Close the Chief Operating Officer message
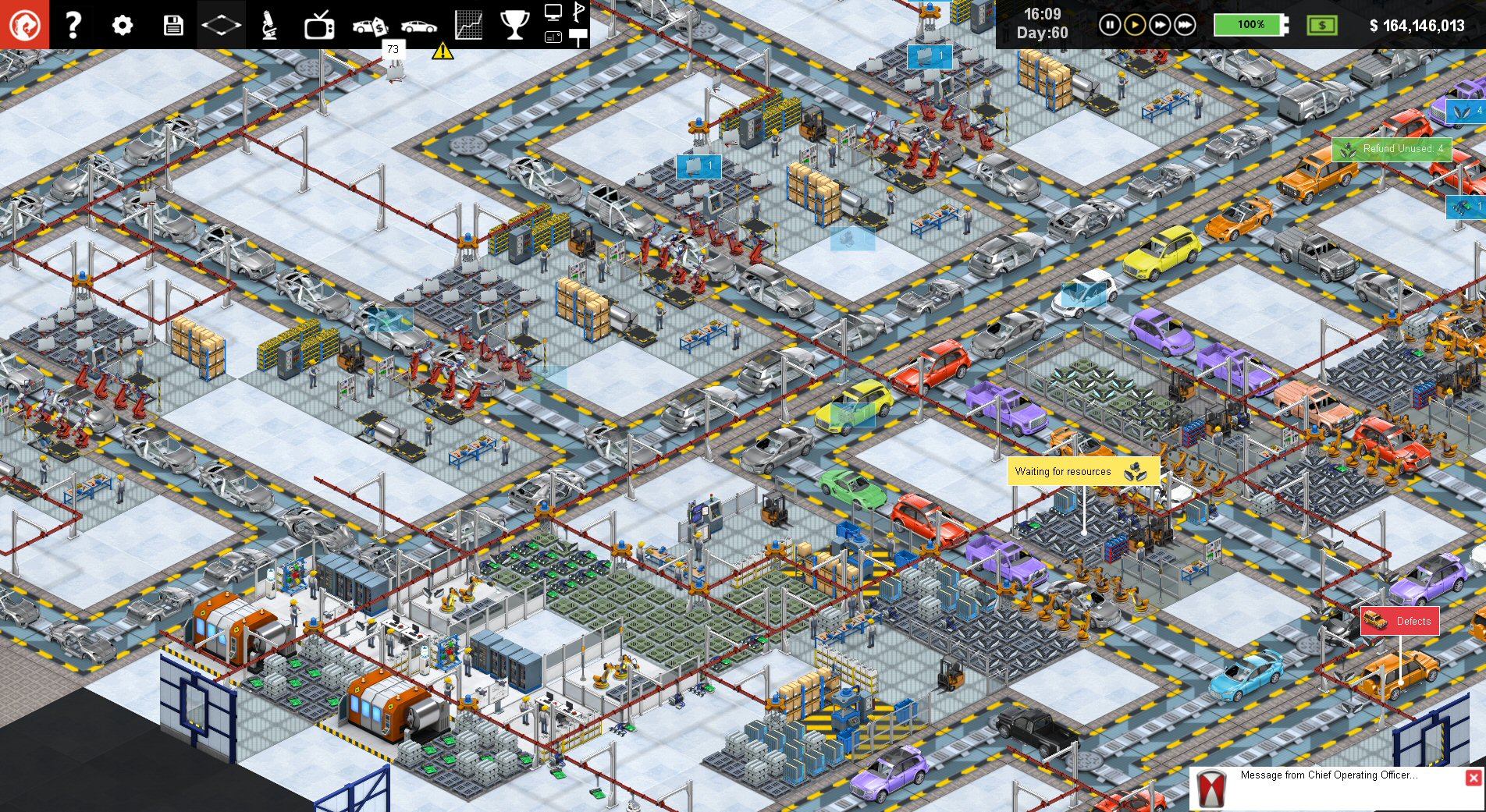This screenshot has height=812, width=1486. pos(1473,778)
